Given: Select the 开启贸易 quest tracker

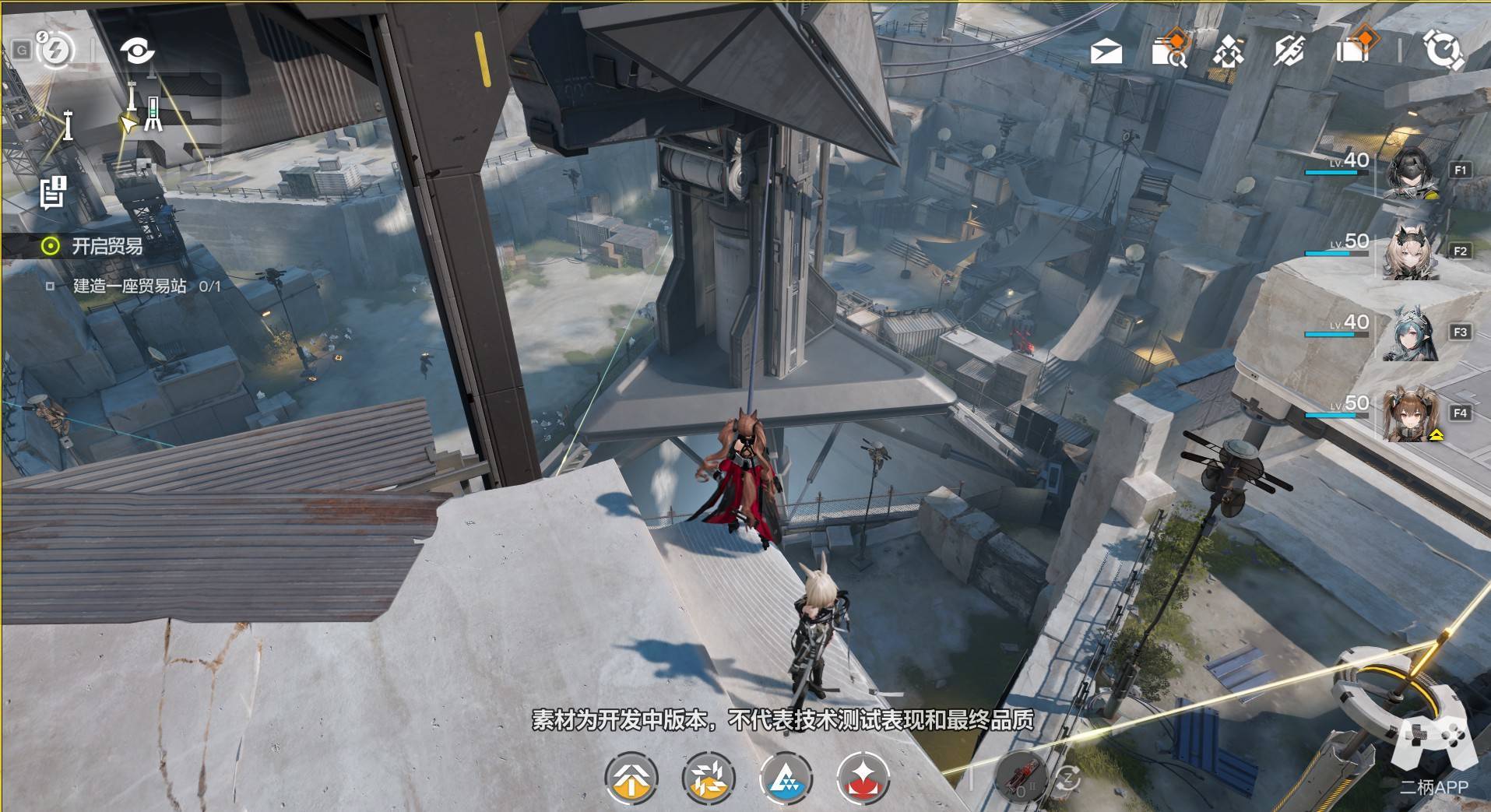Looking at the screenshot, I should point(107,247).
